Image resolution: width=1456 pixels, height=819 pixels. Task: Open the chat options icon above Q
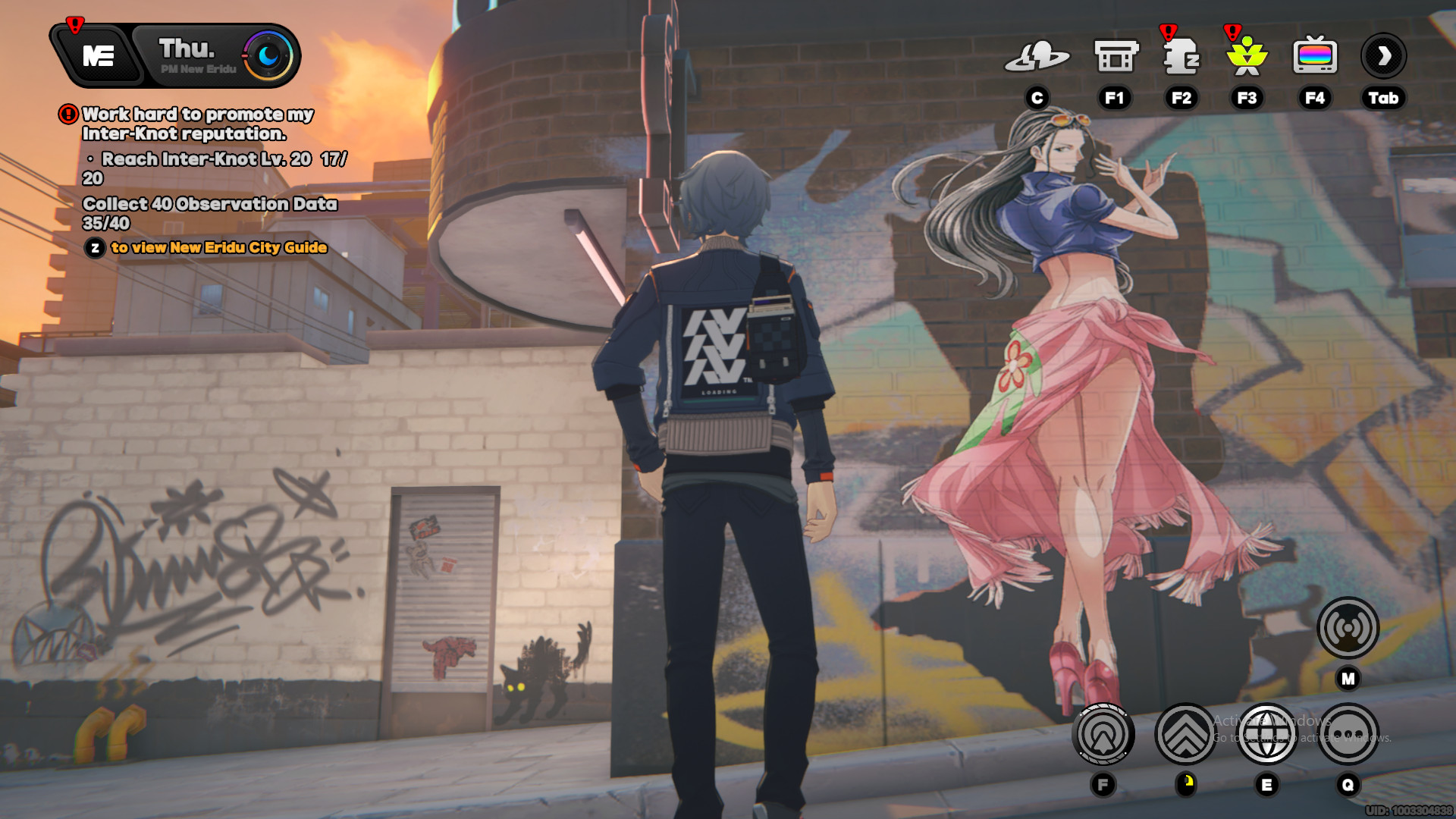click(x=1349, y=733)
